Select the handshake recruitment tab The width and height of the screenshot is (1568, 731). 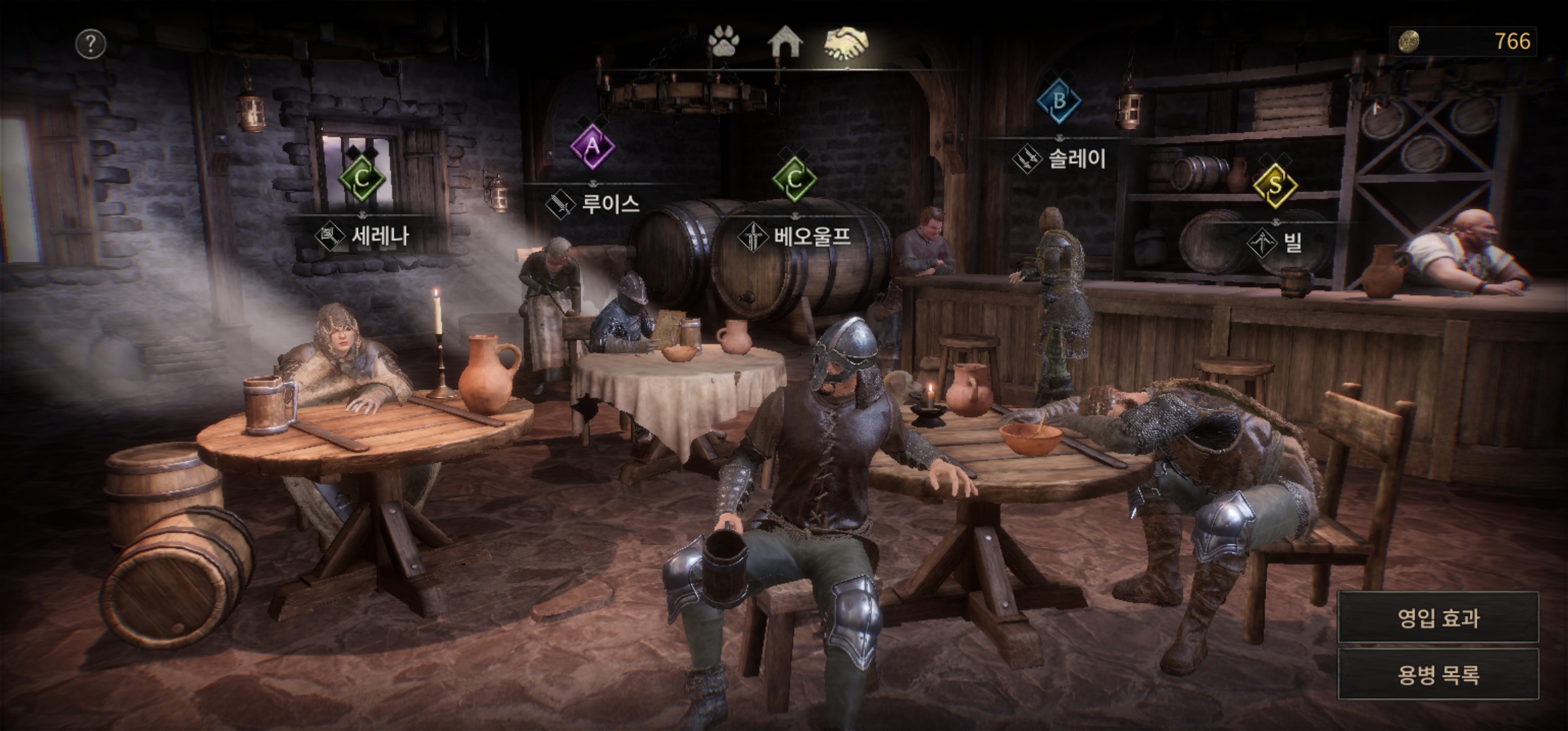click(x=847, y=42)
